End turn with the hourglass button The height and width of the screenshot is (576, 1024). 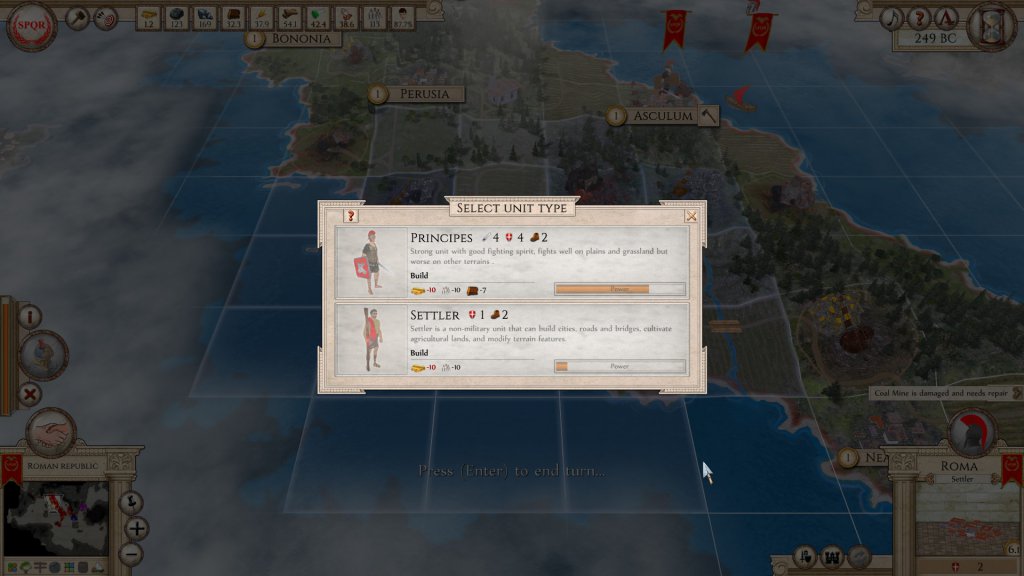992,24
